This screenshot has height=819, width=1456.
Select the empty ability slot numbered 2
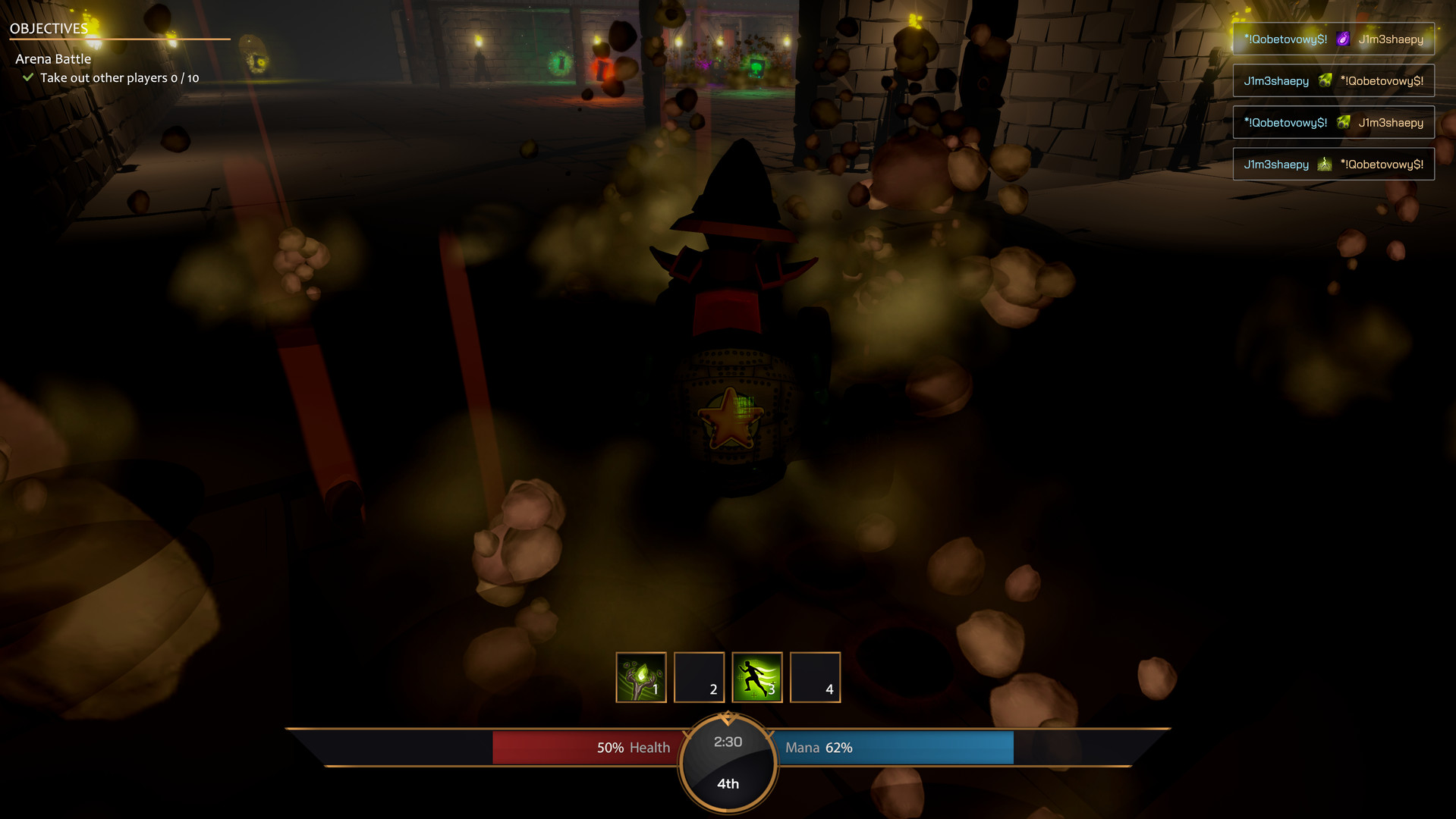(x=699, y=677)
